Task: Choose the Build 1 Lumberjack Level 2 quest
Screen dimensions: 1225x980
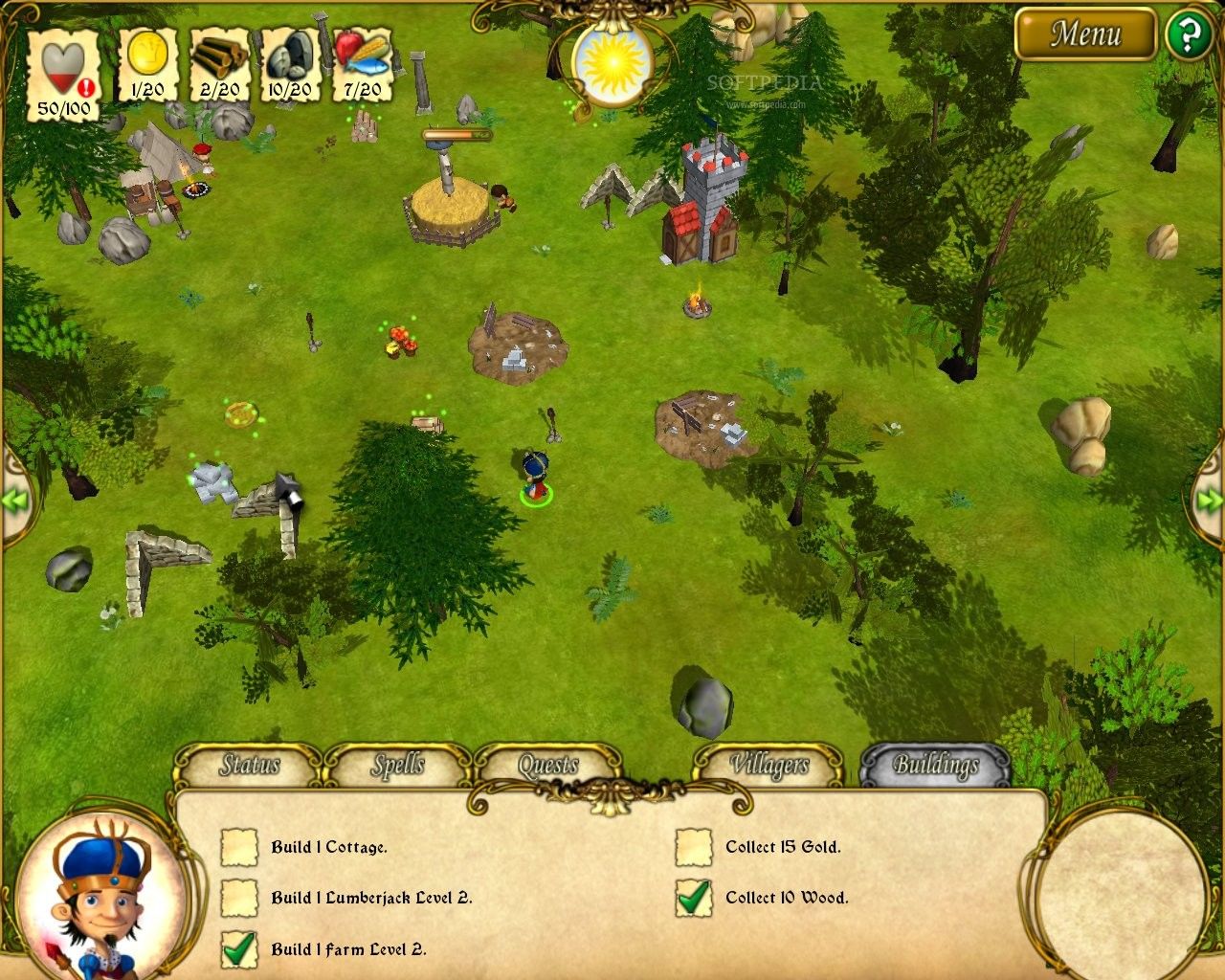Action: pyautogui.click(x=370, y=898)
